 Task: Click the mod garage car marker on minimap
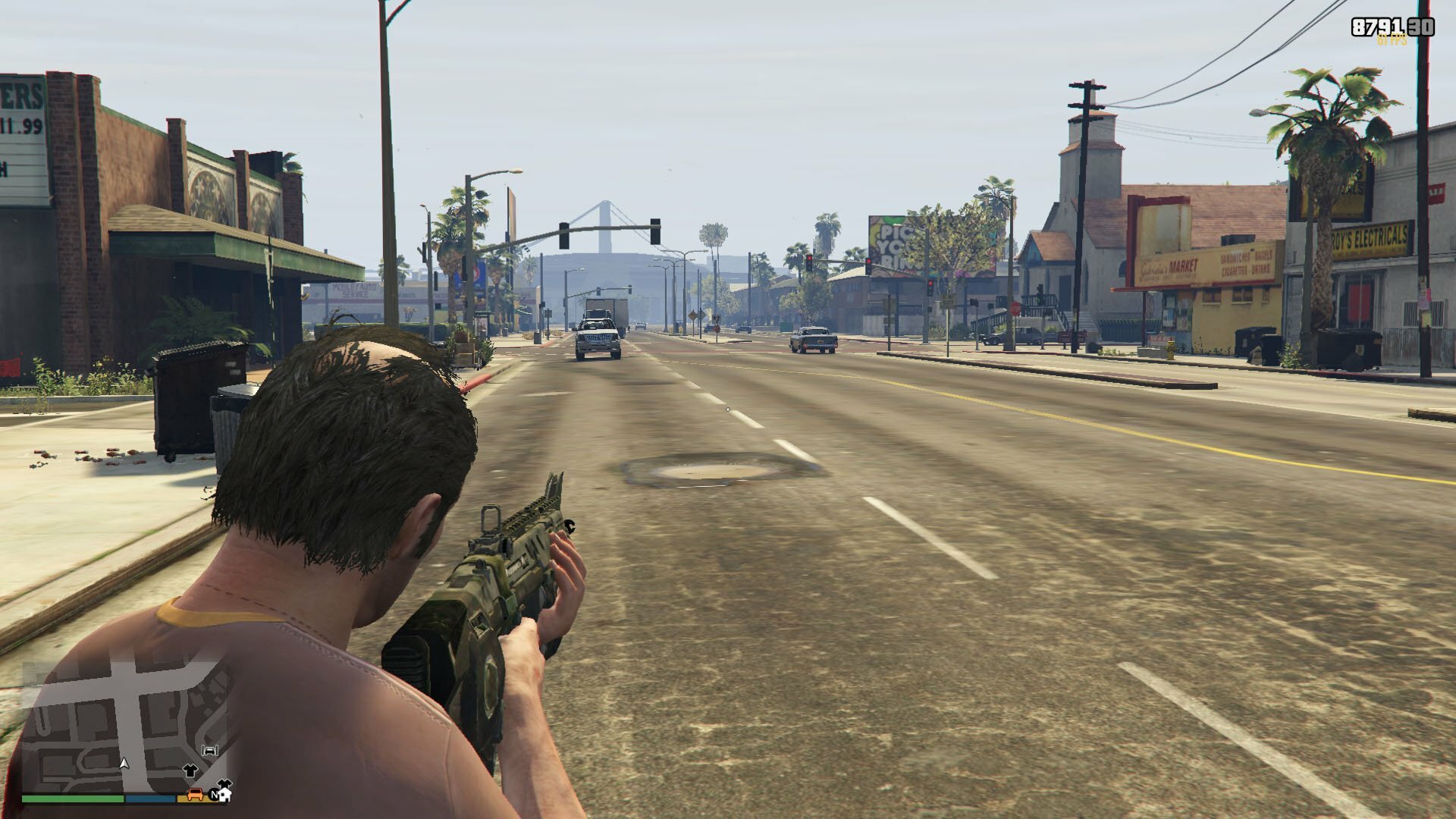point(210,750)
